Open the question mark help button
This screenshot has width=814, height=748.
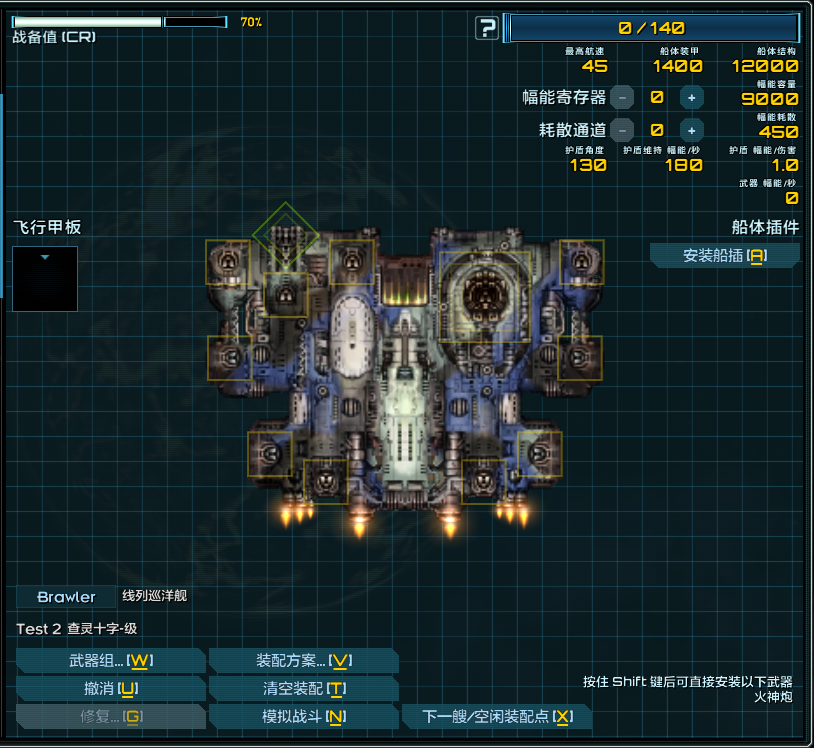tap(486, 28)
